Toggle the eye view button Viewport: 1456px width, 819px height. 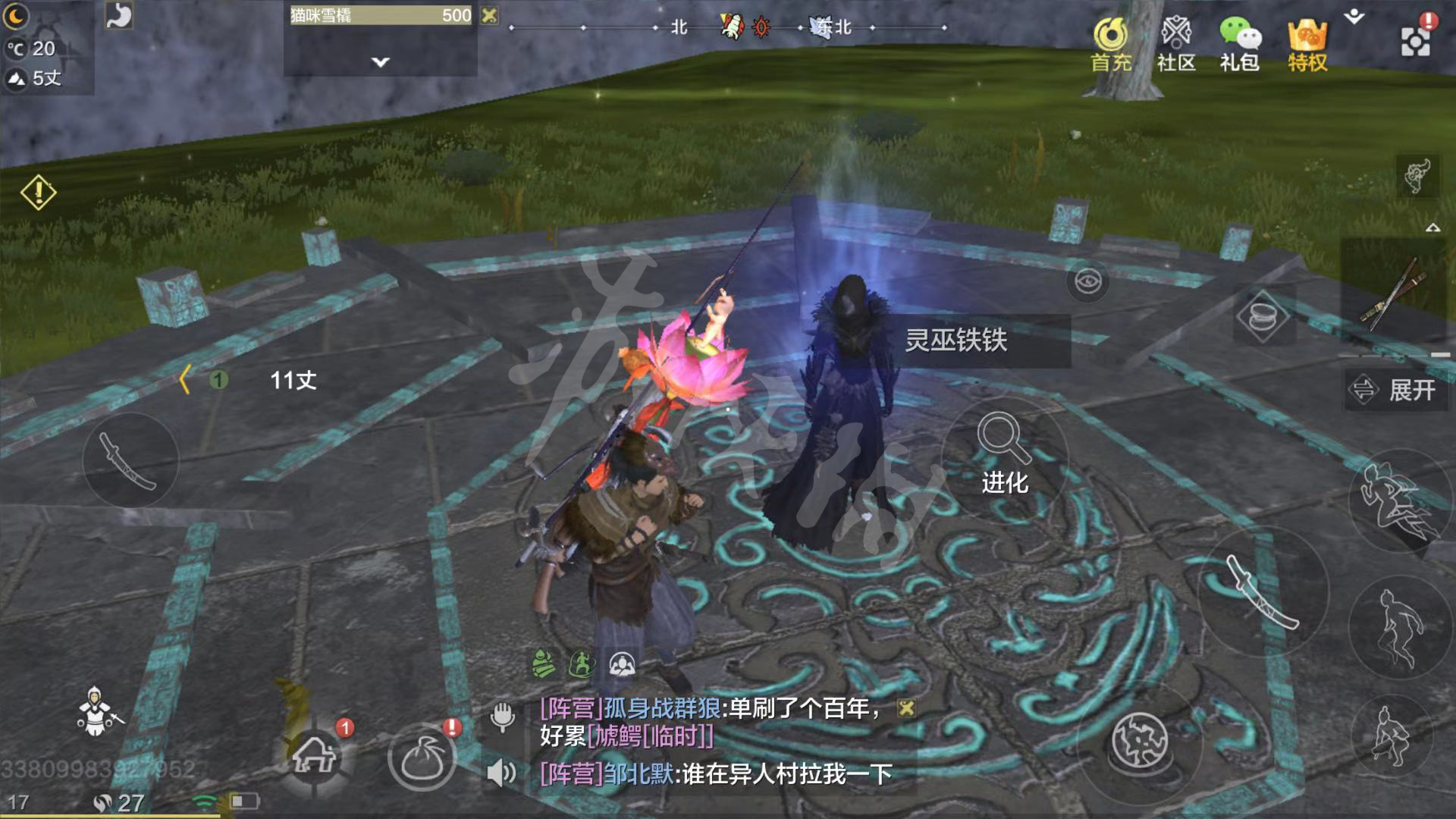(1087, 282)
